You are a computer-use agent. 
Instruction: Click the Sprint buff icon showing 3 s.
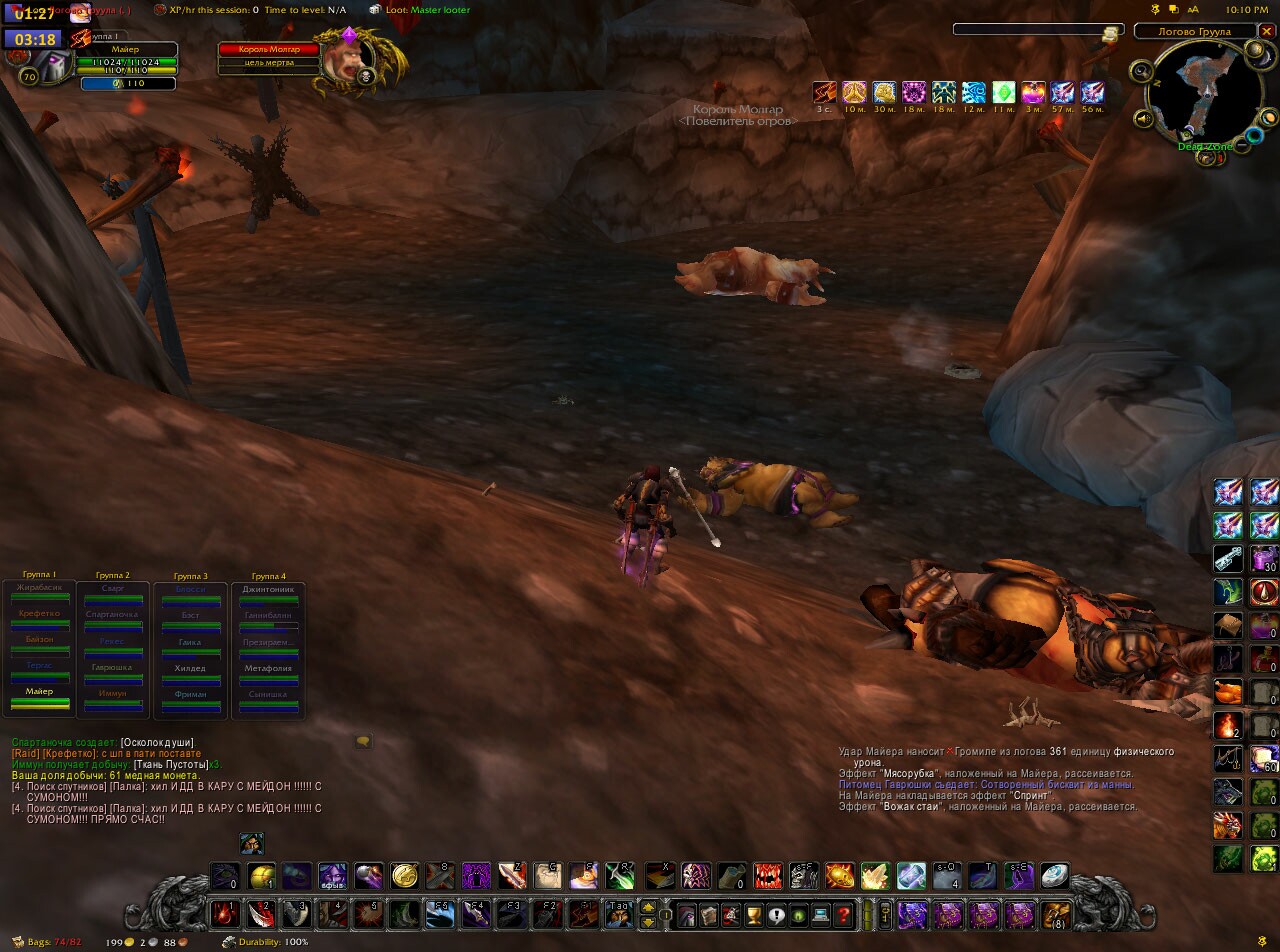[x=824, y=93]
